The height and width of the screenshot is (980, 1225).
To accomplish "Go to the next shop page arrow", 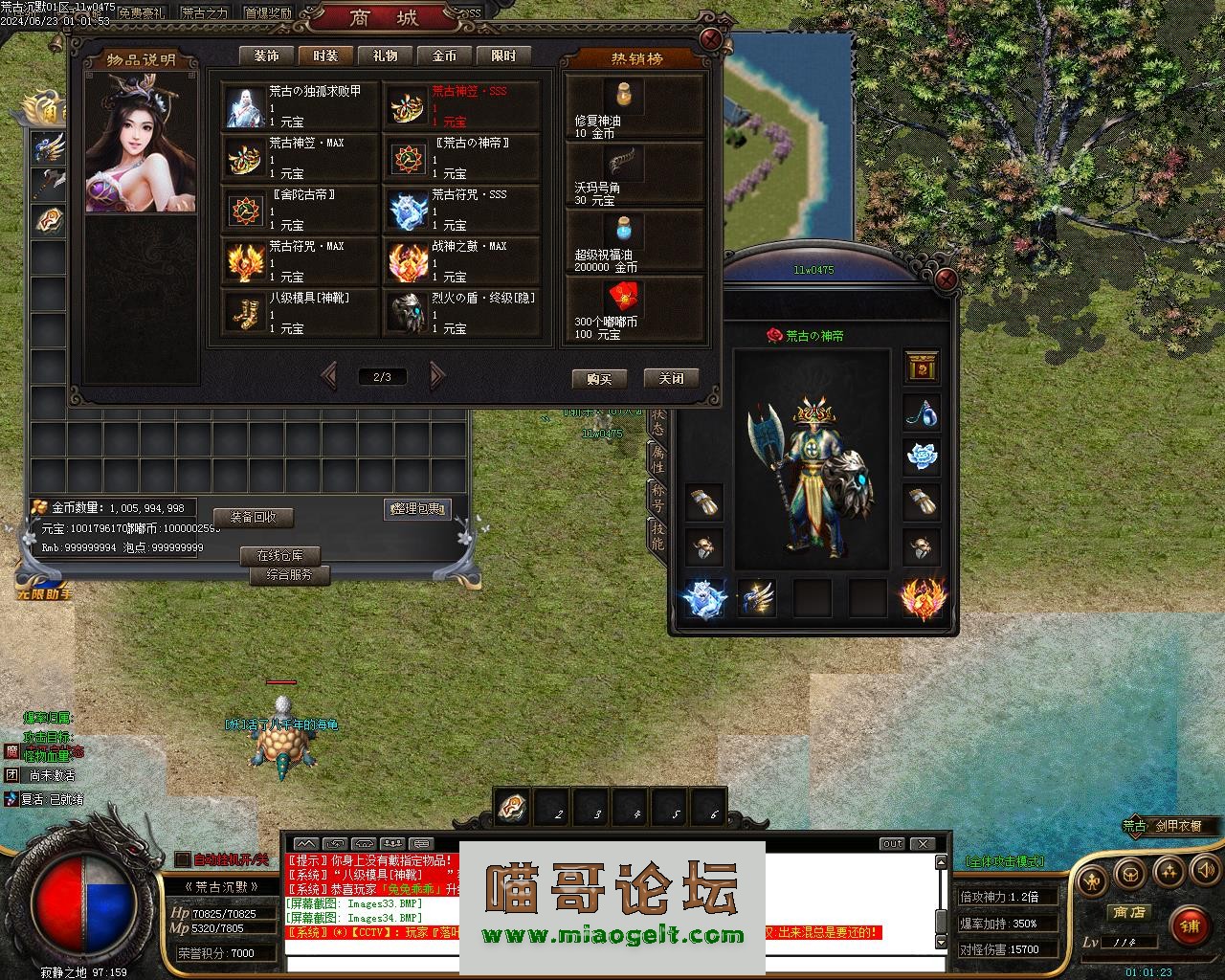I will [437, 376].
